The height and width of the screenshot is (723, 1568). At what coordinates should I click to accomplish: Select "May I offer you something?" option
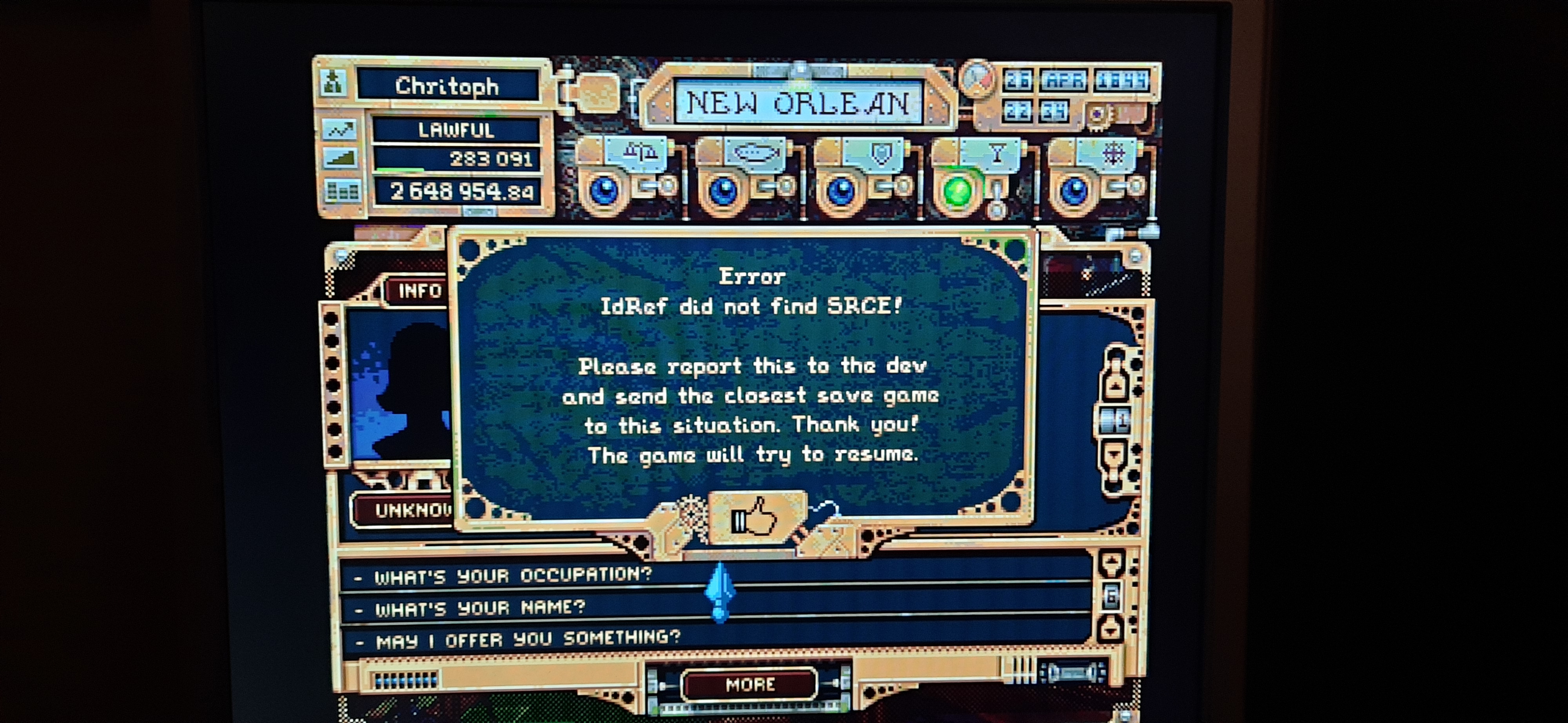527,639
